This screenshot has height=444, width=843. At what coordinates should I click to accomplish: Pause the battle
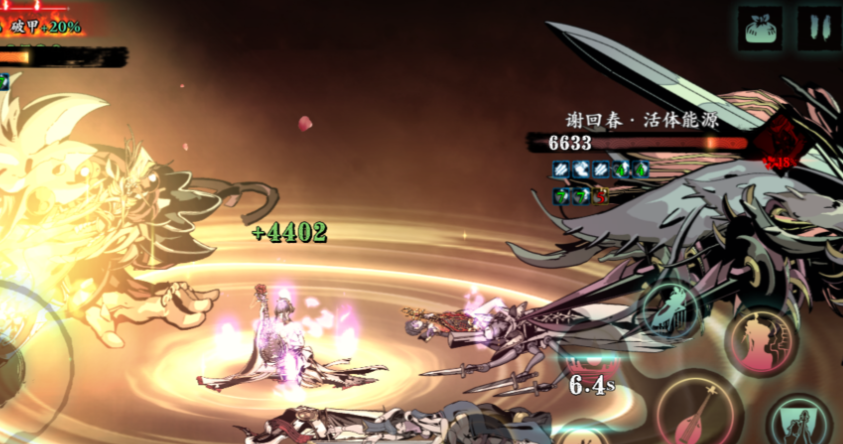[x=818, y=28]
